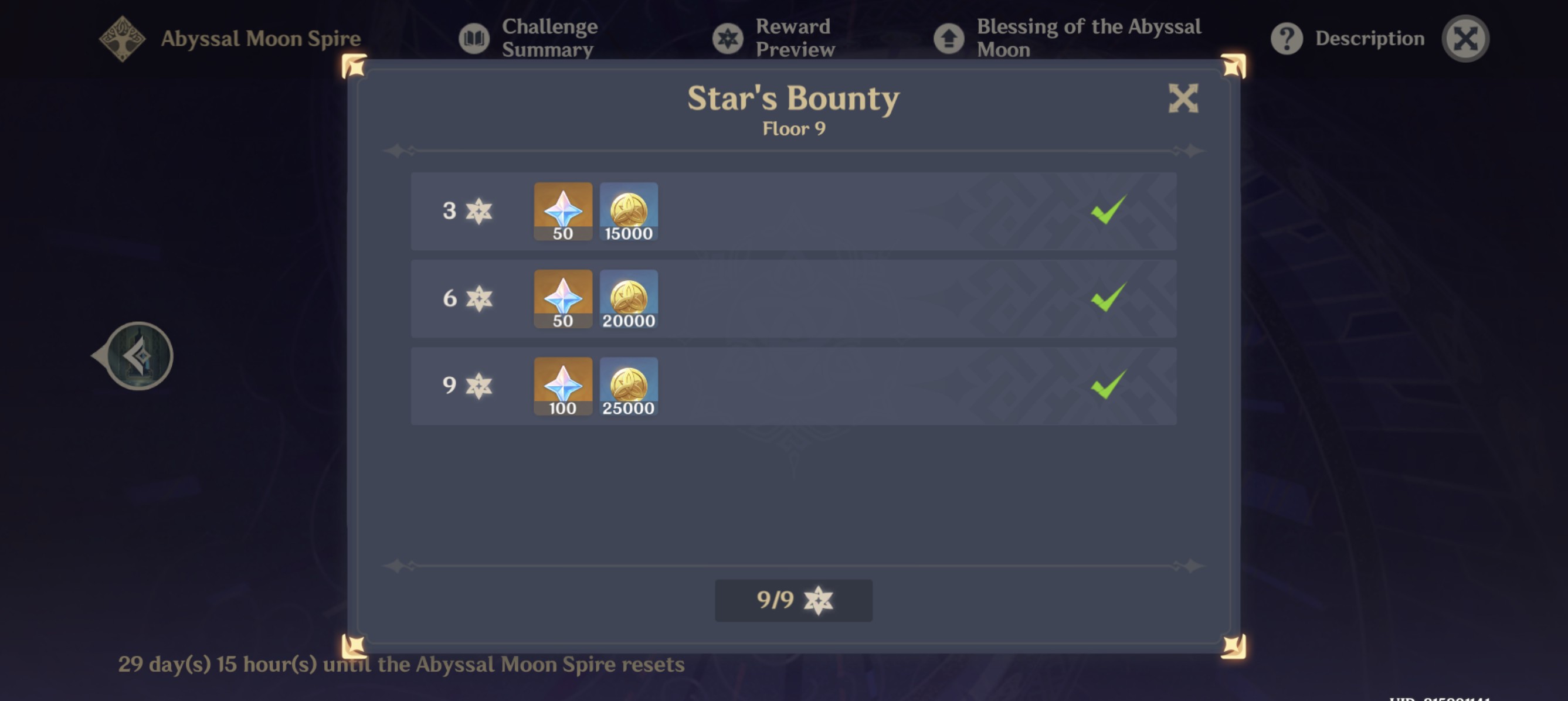Click the Mora icon showing 15000
Screen dimensions: 1568x701
coord(629,210)
